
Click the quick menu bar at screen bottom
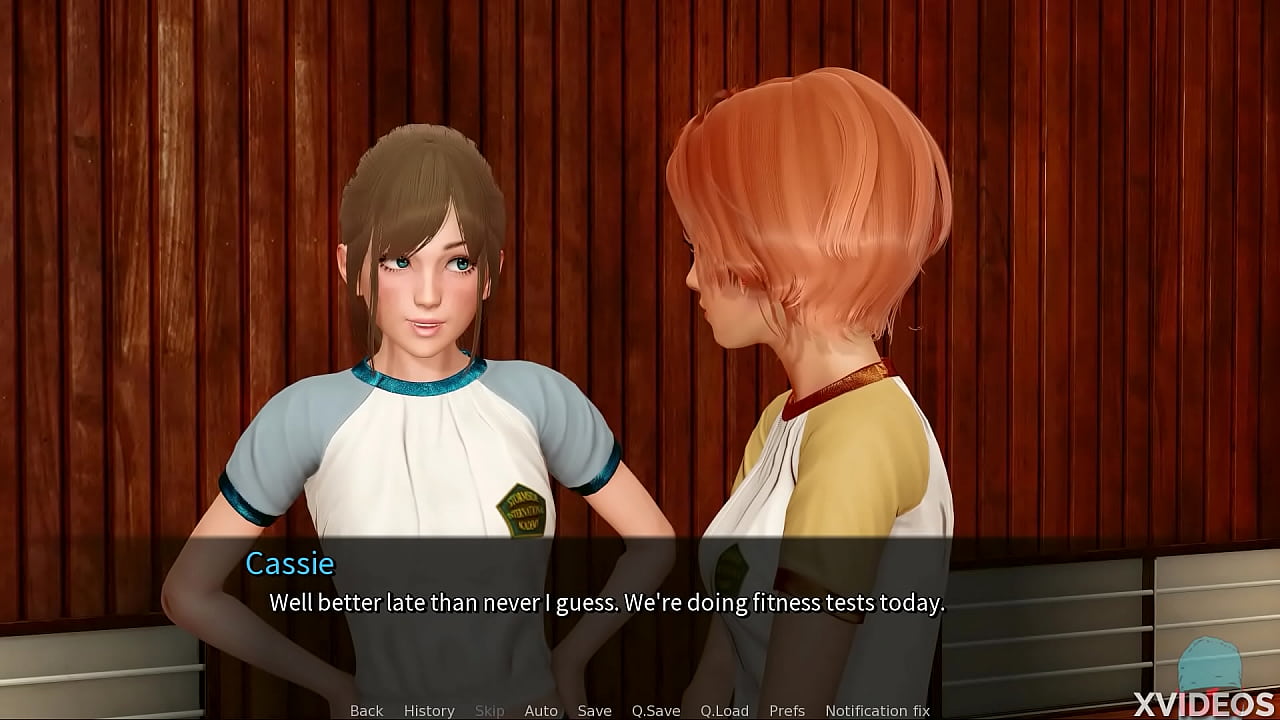[x=640, y=710]
